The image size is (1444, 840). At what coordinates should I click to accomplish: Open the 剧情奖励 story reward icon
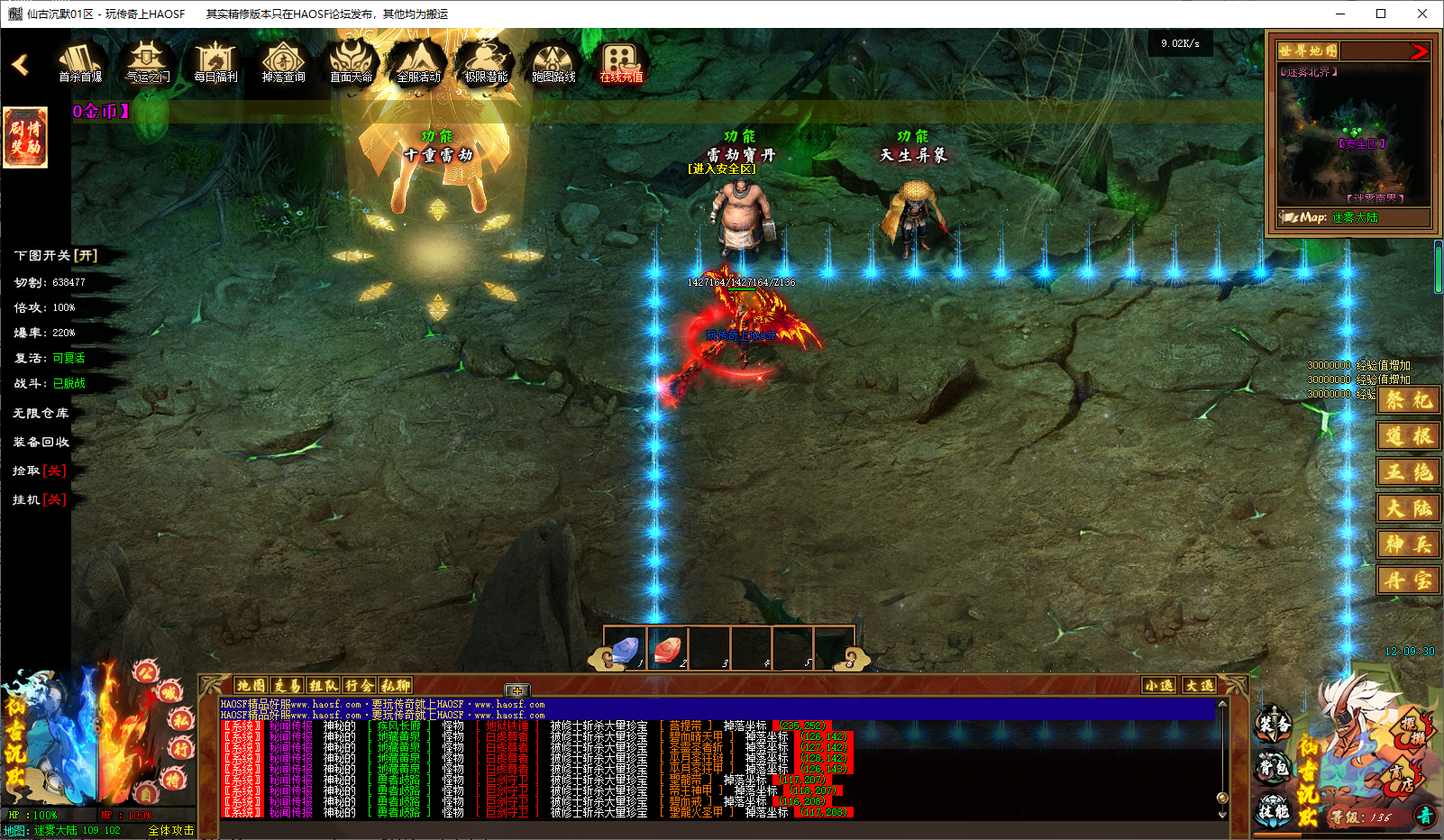pos(25,138)
